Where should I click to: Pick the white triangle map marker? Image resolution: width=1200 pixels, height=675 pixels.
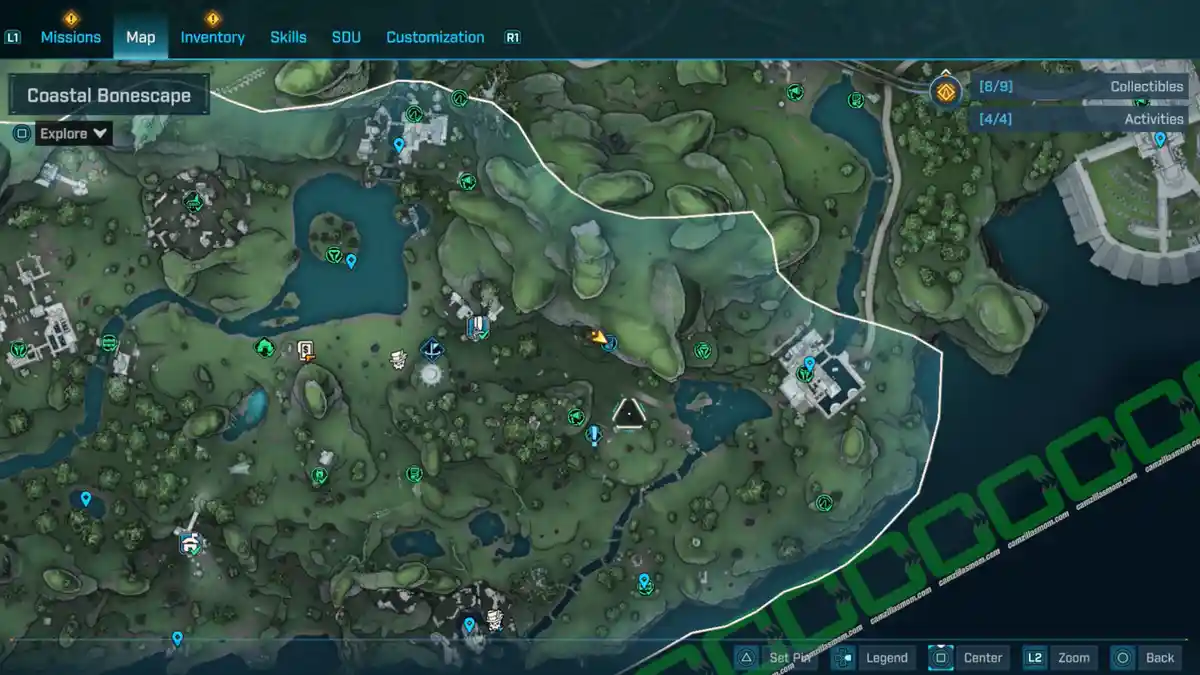[628, 414]
